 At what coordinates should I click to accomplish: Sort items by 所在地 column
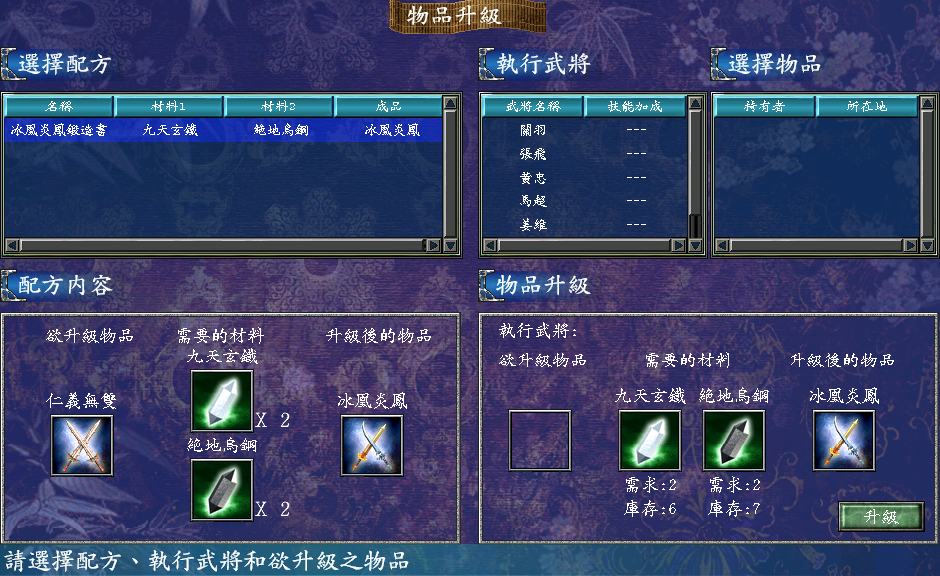(866, 106)
